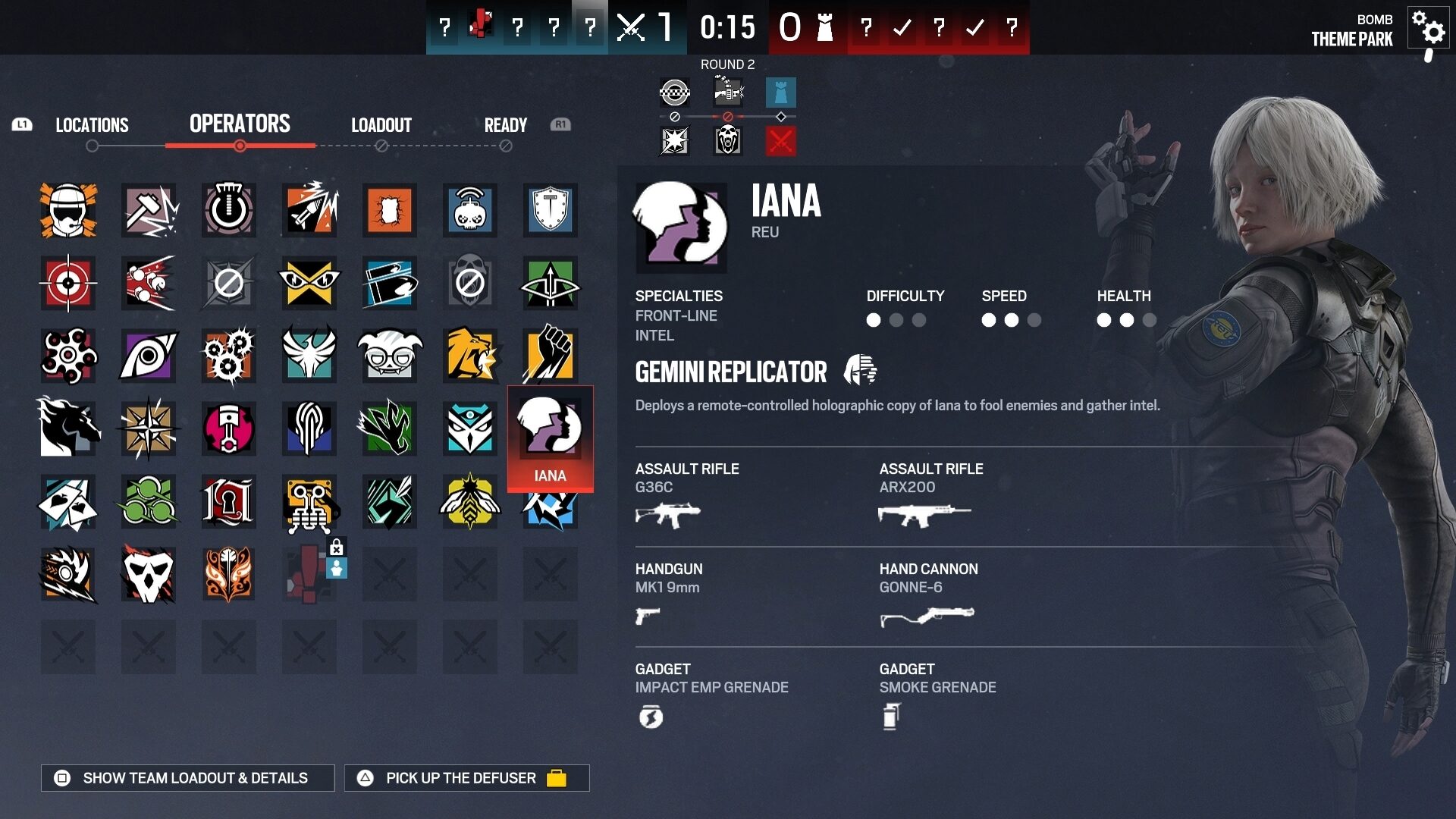Pick the Thatcher operator icon
The width and height of the screenshot is (1456, 819).
pos(229,210)
